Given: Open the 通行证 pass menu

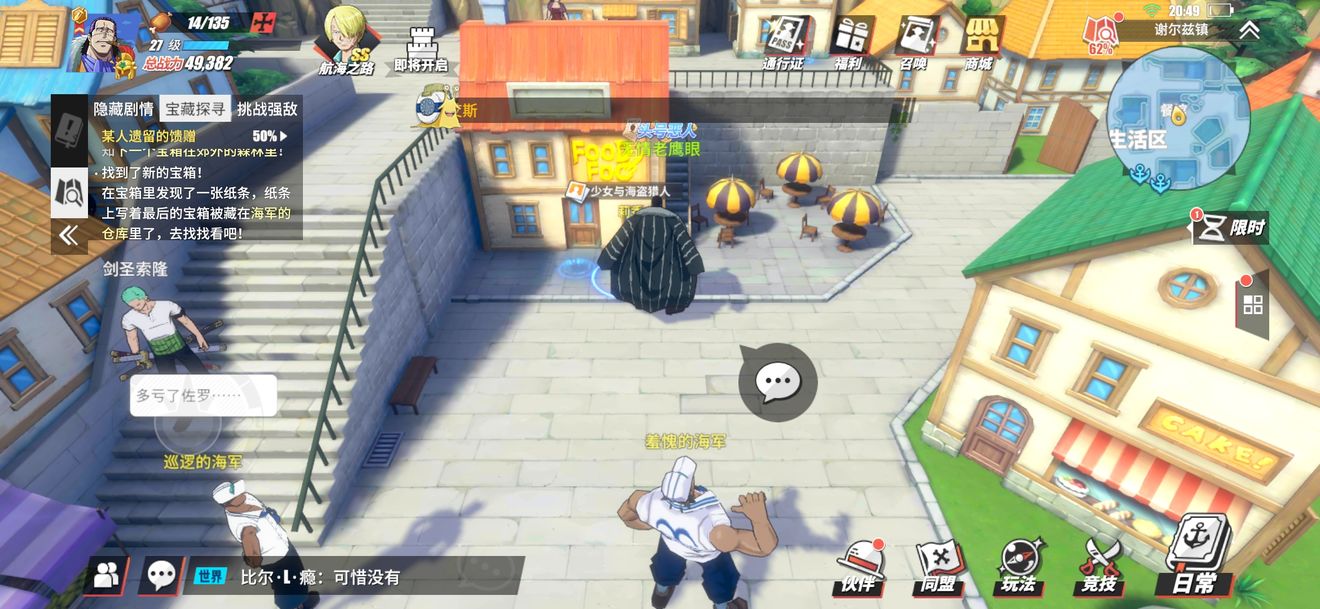Looking at the screenshot, I should coord(783,40).
